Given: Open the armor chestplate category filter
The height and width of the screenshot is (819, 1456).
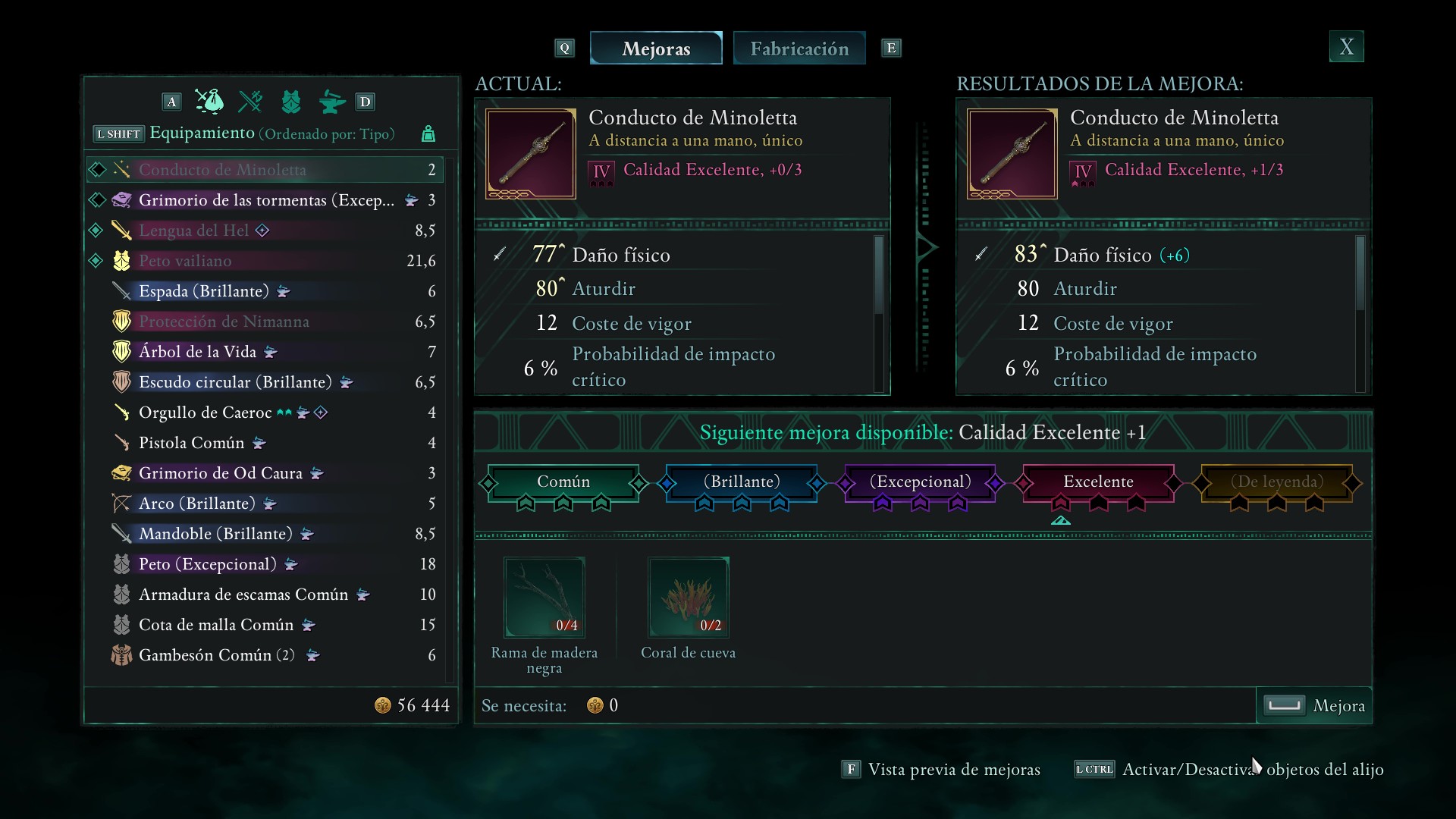Looking at the screenshot, I should (x=291, y=102).
